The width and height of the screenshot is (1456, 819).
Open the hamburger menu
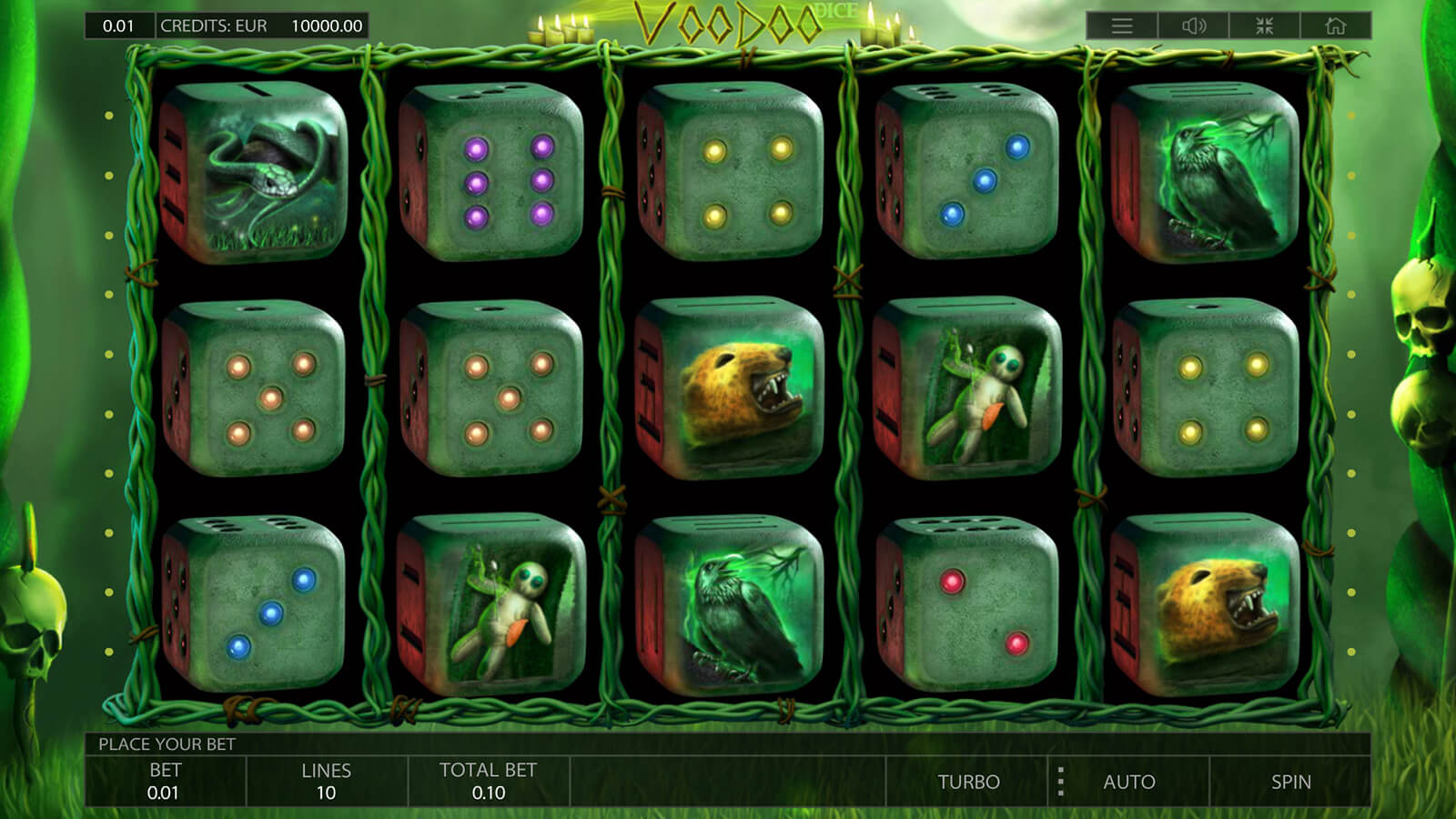(1122, 25)
